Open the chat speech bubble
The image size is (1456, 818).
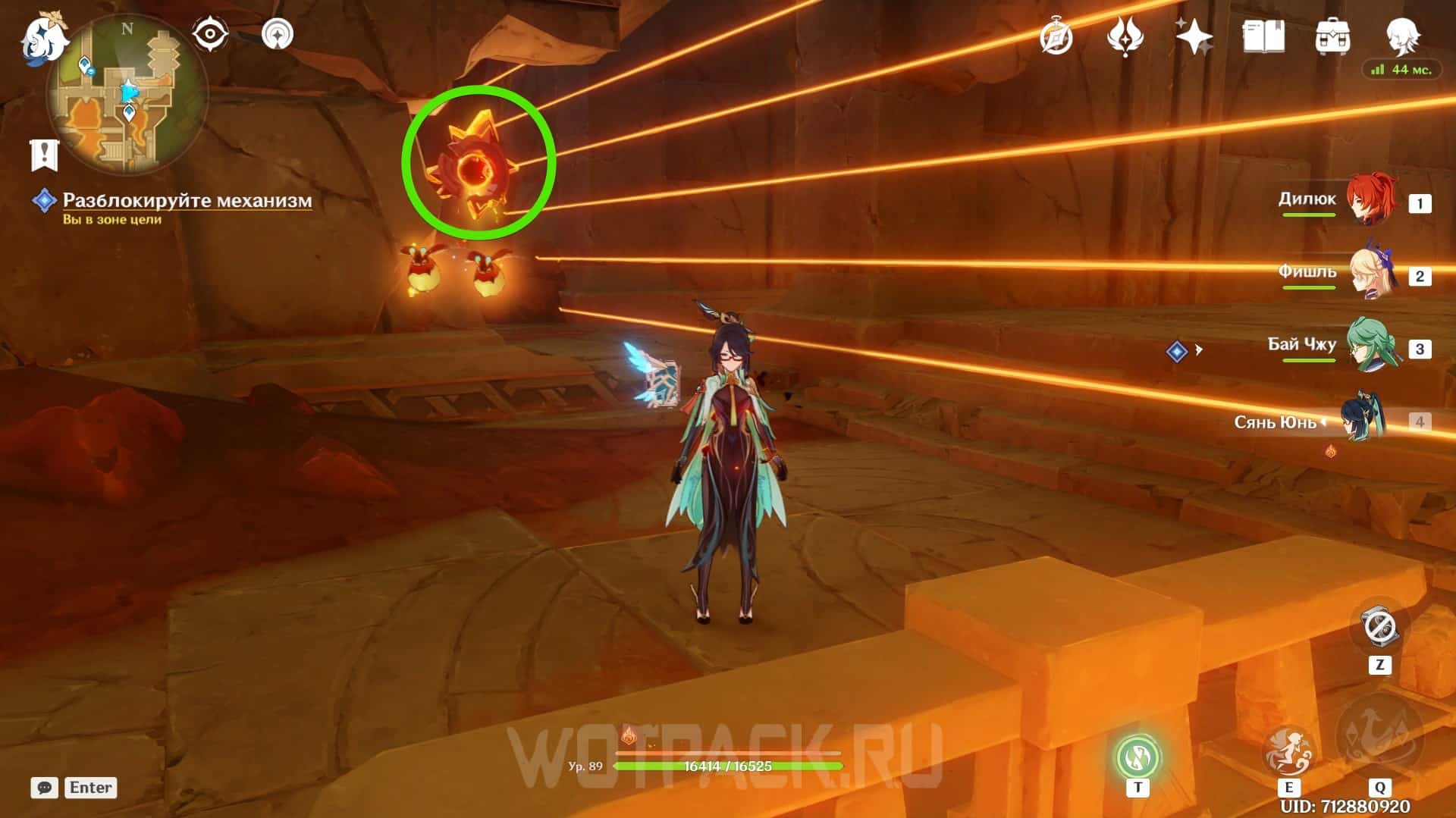(45, 788)
